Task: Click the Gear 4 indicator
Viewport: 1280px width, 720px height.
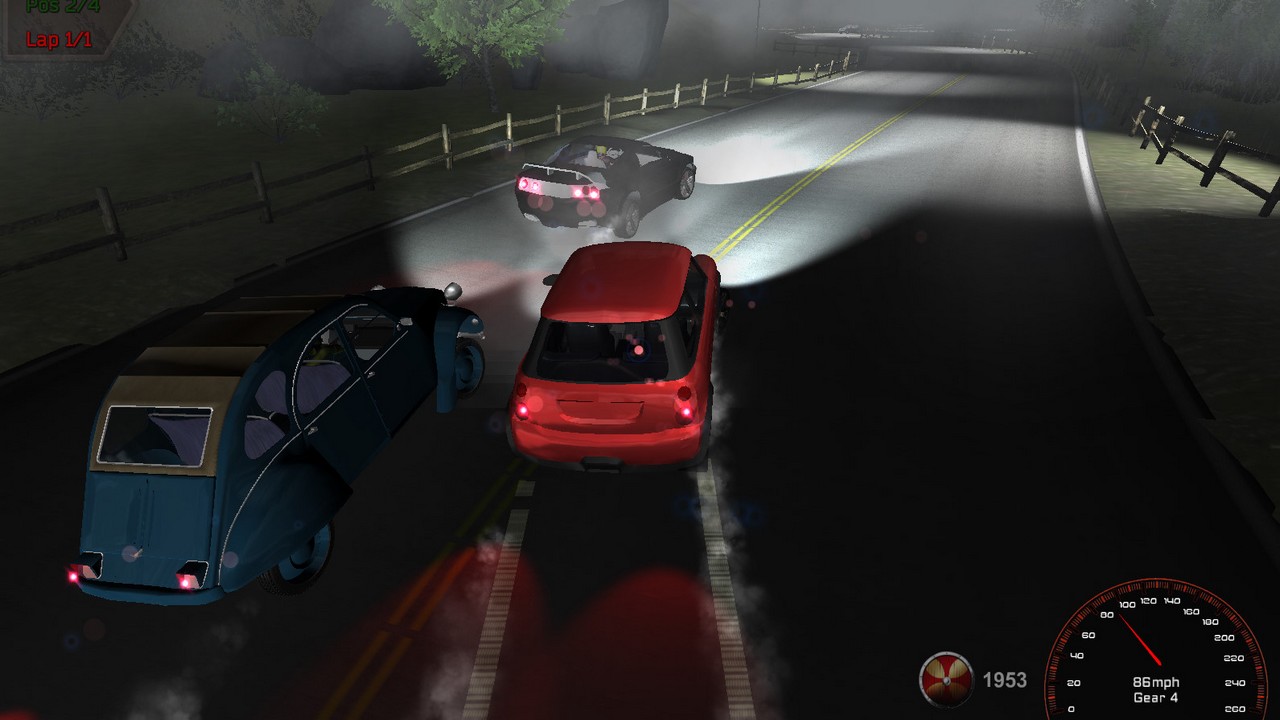Action: tap(1156, 697)
